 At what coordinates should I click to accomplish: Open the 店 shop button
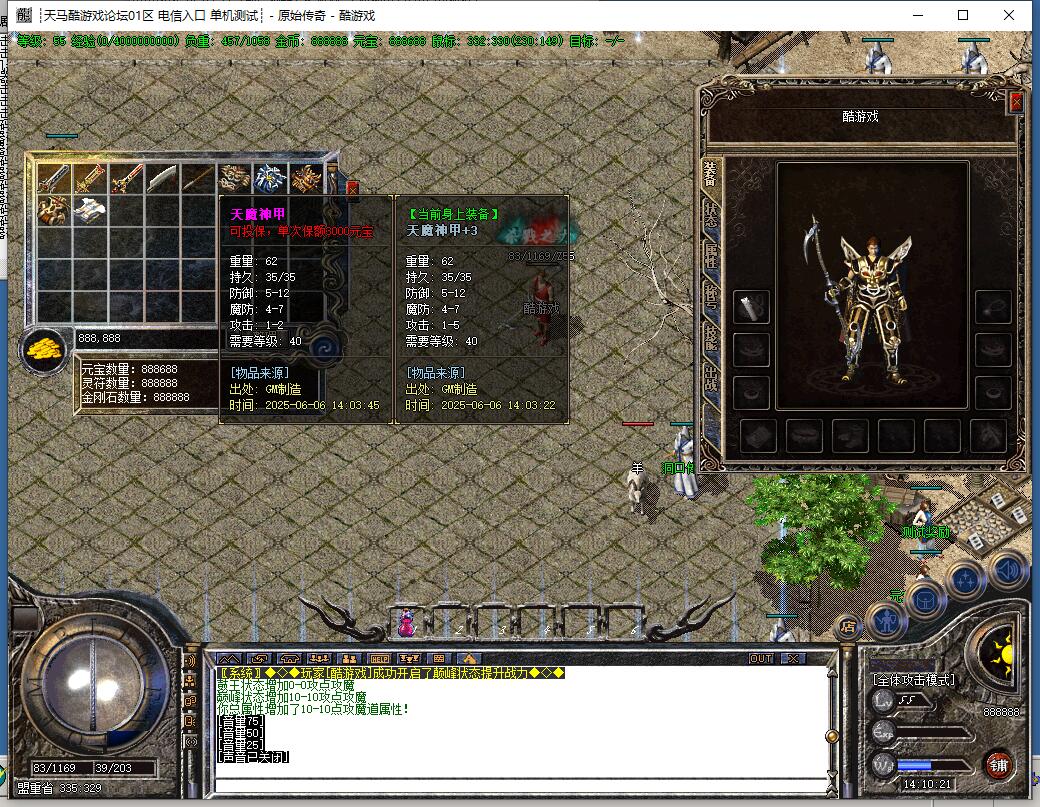click(x=848, y=627)
